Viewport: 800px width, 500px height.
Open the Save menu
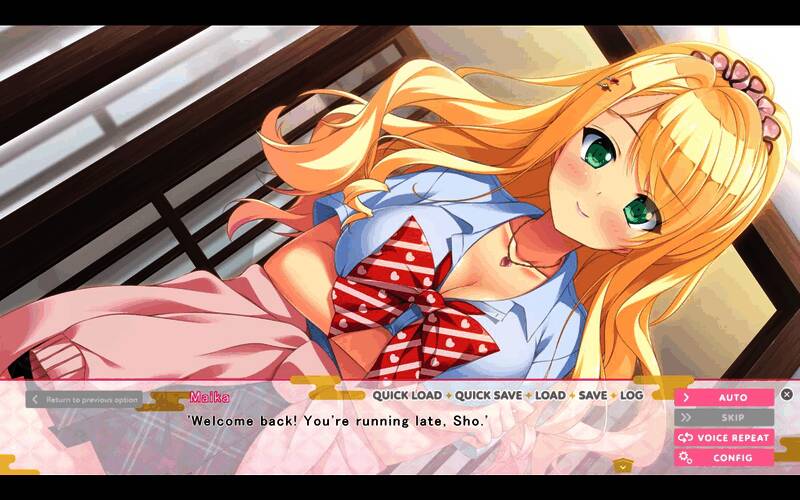(x=592, y=396)
